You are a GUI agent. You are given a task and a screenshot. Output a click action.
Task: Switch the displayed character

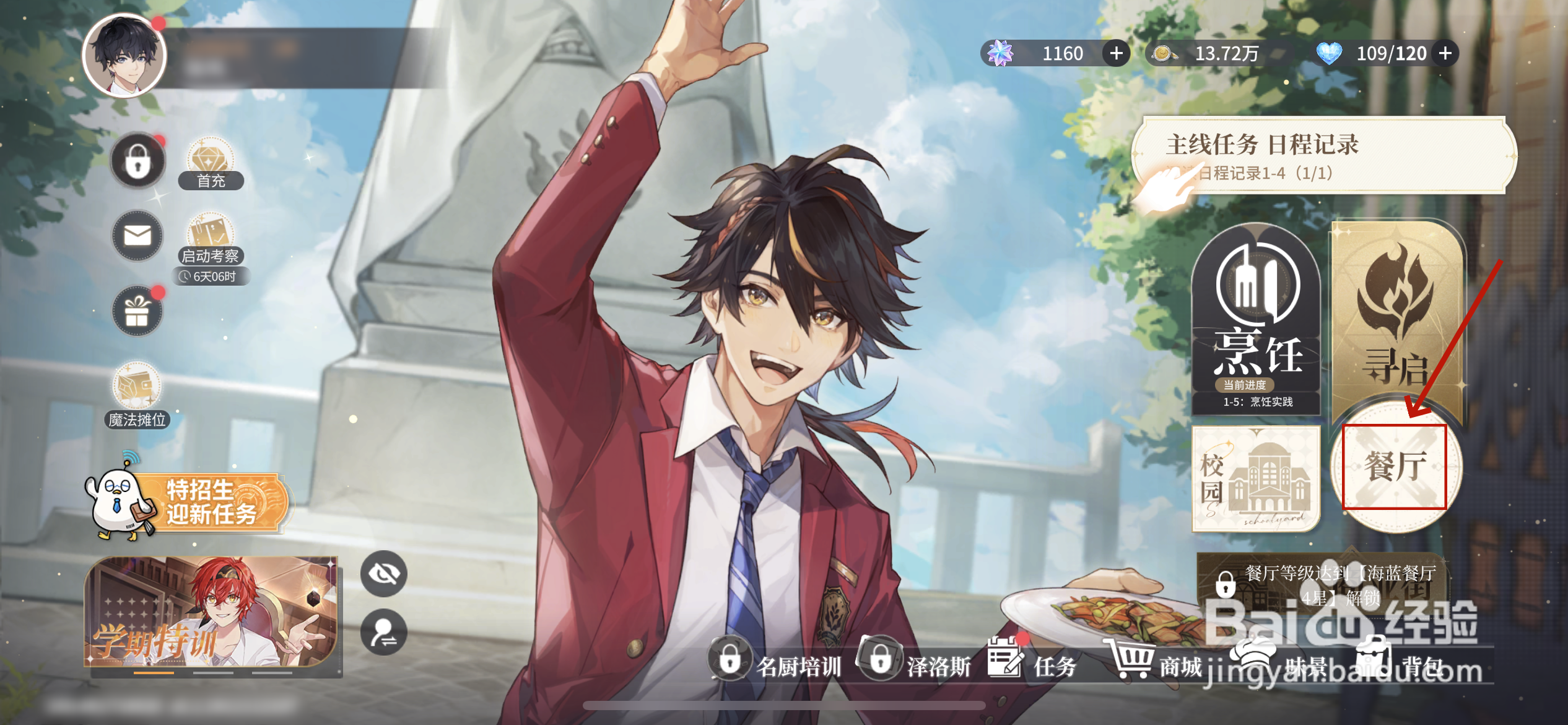pyautogui.click(x=384, y=632)
